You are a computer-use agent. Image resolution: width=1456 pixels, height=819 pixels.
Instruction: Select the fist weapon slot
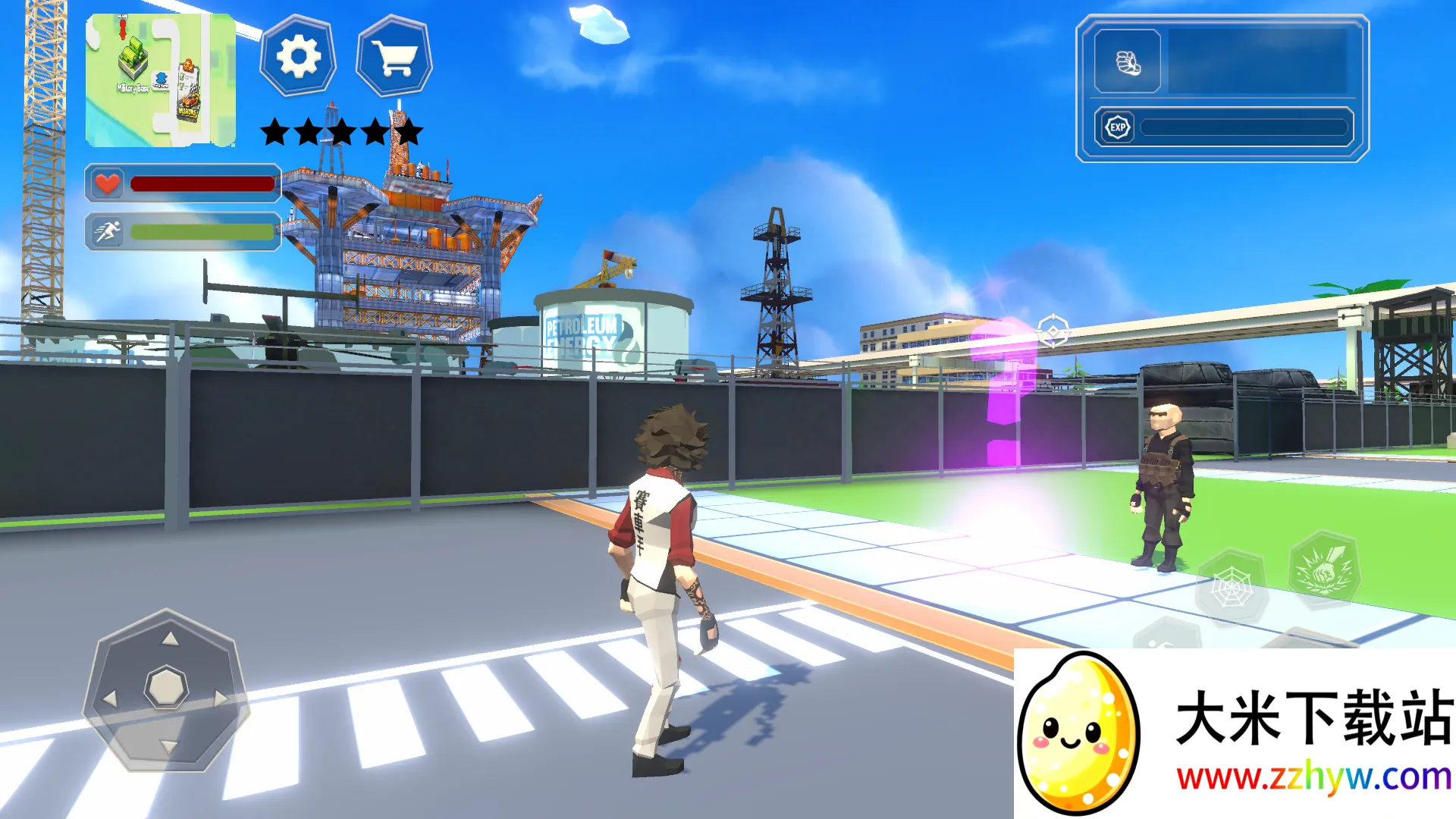click(x=1128, y=62)
